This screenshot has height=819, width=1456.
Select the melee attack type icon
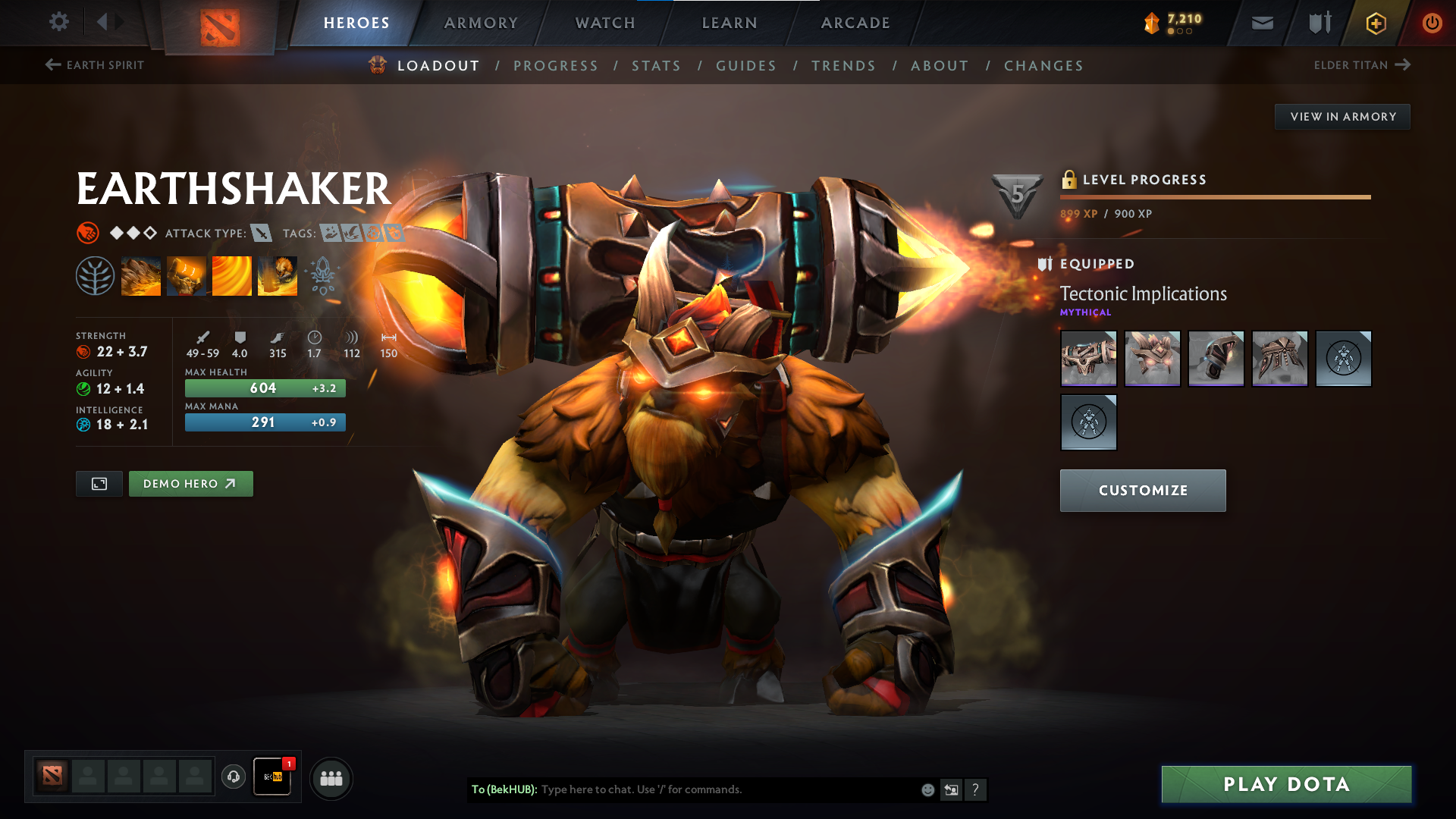click(x=262, y=233)
